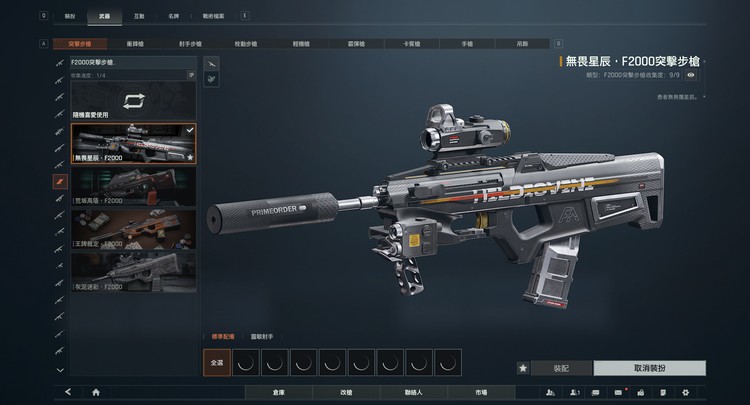Toggle the star favorite button
This screenshot has height=405, width=750.
[523, 368]
